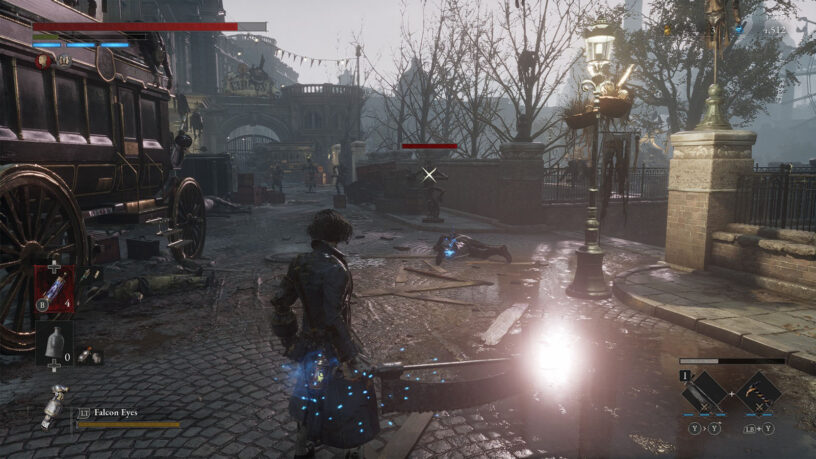The image size is (816, 459).
Task: Select the next upper belt item preview
Action: [x=88, y=274]
